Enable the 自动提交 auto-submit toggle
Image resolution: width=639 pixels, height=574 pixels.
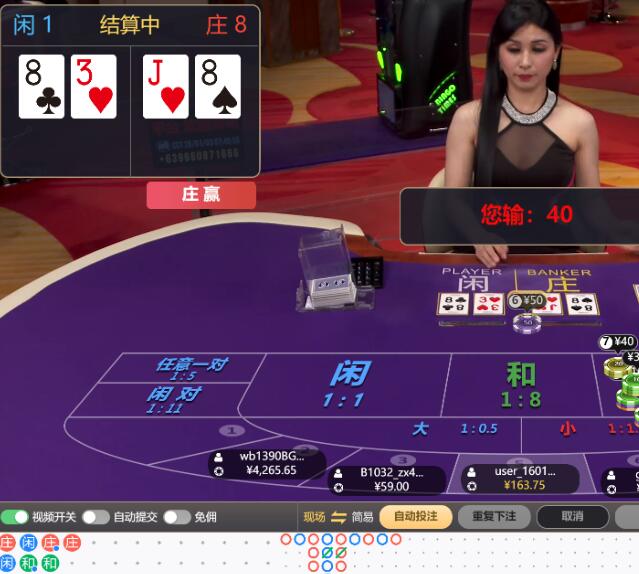96,517
